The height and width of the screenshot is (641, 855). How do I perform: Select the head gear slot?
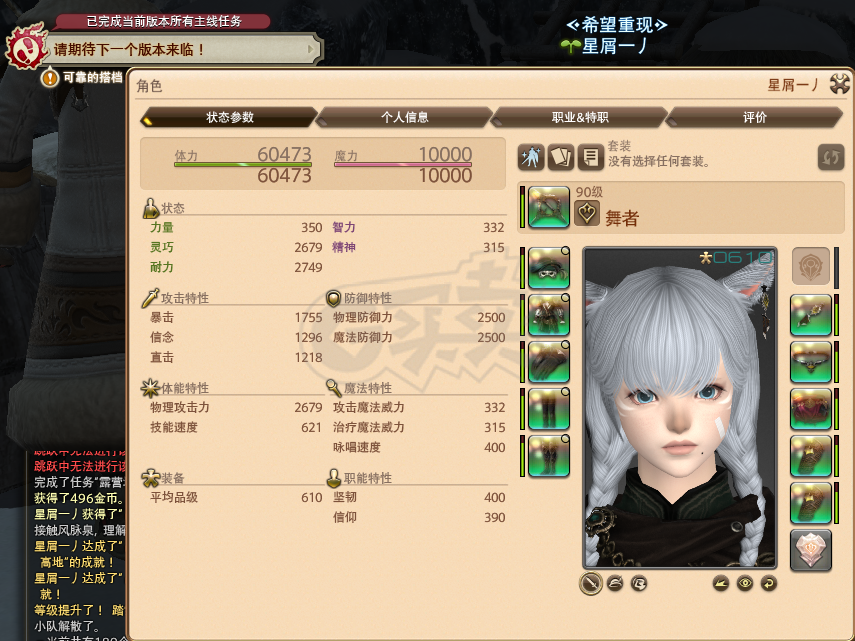click(x=548, y=268)
